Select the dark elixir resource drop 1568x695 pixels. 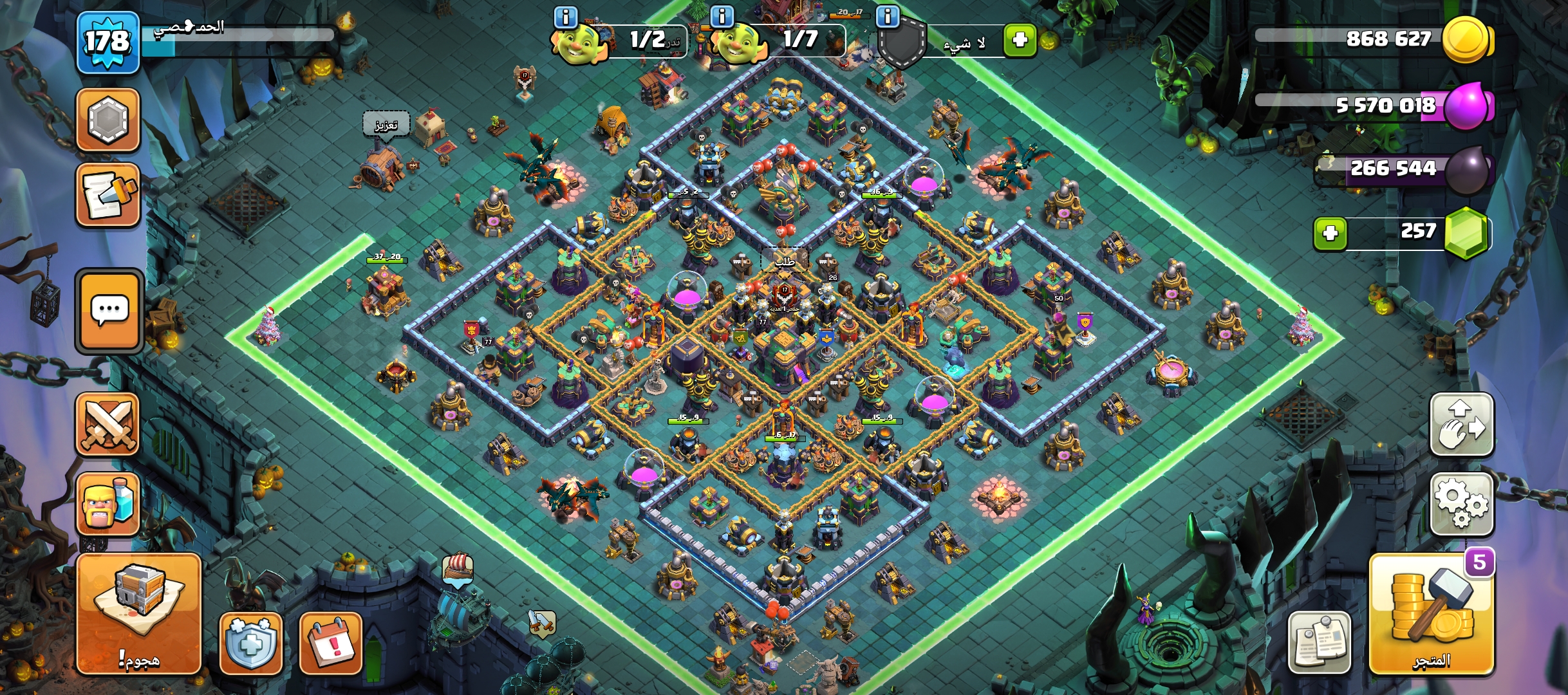tap(1468, 170)
